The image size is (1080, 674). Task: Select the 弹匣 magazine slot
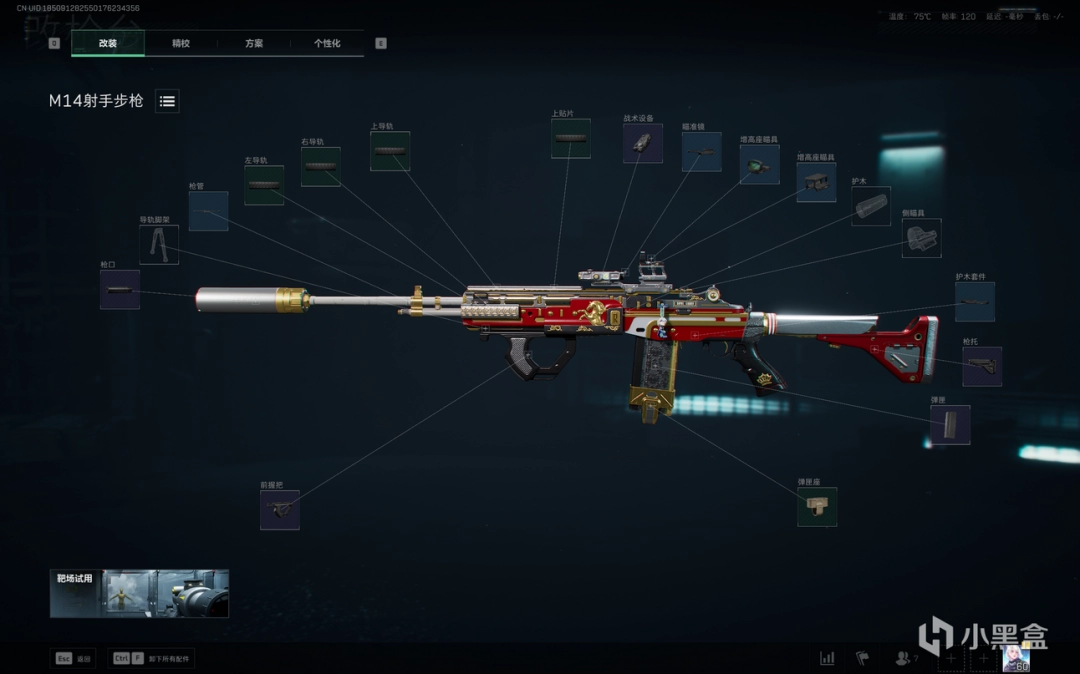[949, 425]
